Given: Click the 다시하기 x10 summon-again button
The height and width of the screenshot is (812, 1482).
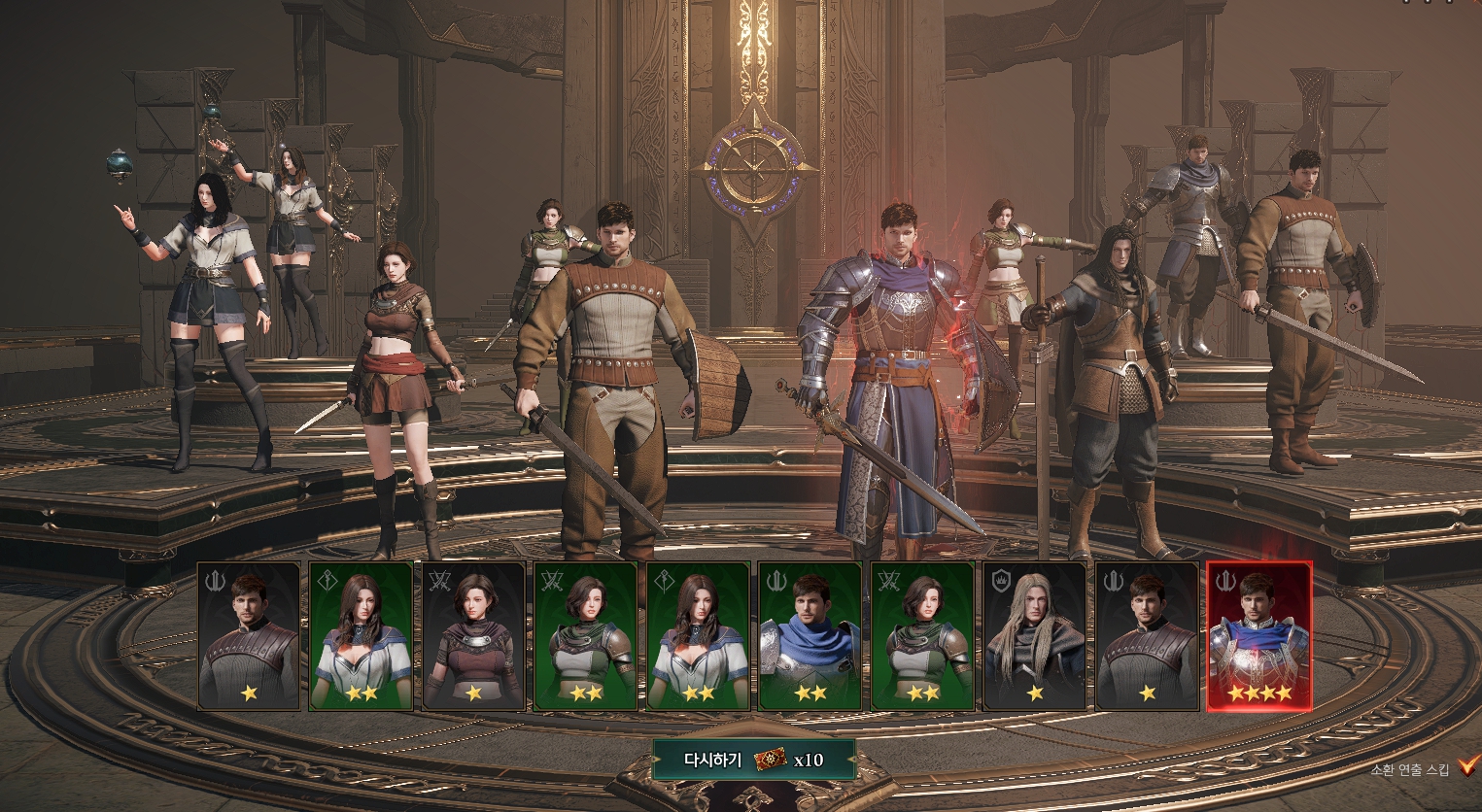Looking at the screenshot, I should coord(754,760).
